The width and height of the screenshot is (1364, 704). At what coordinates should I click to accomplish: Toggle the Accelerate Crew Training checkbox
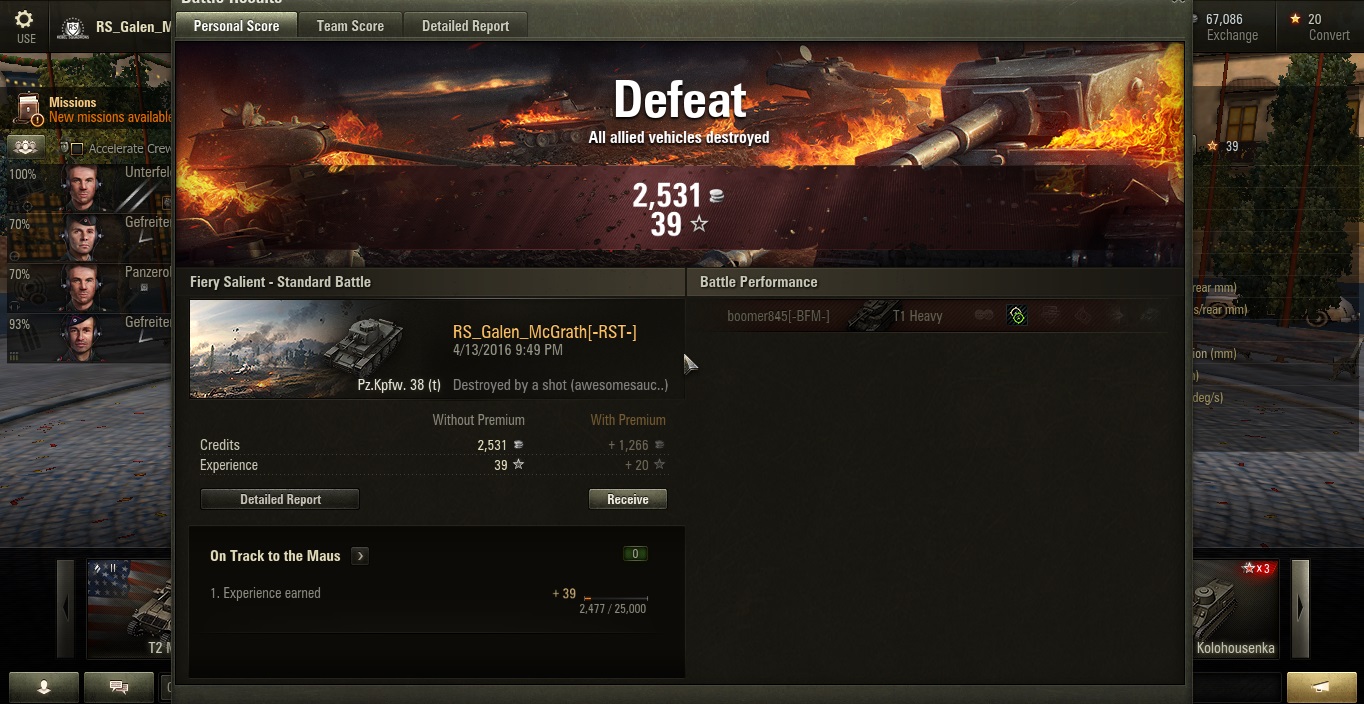(77, 149)
